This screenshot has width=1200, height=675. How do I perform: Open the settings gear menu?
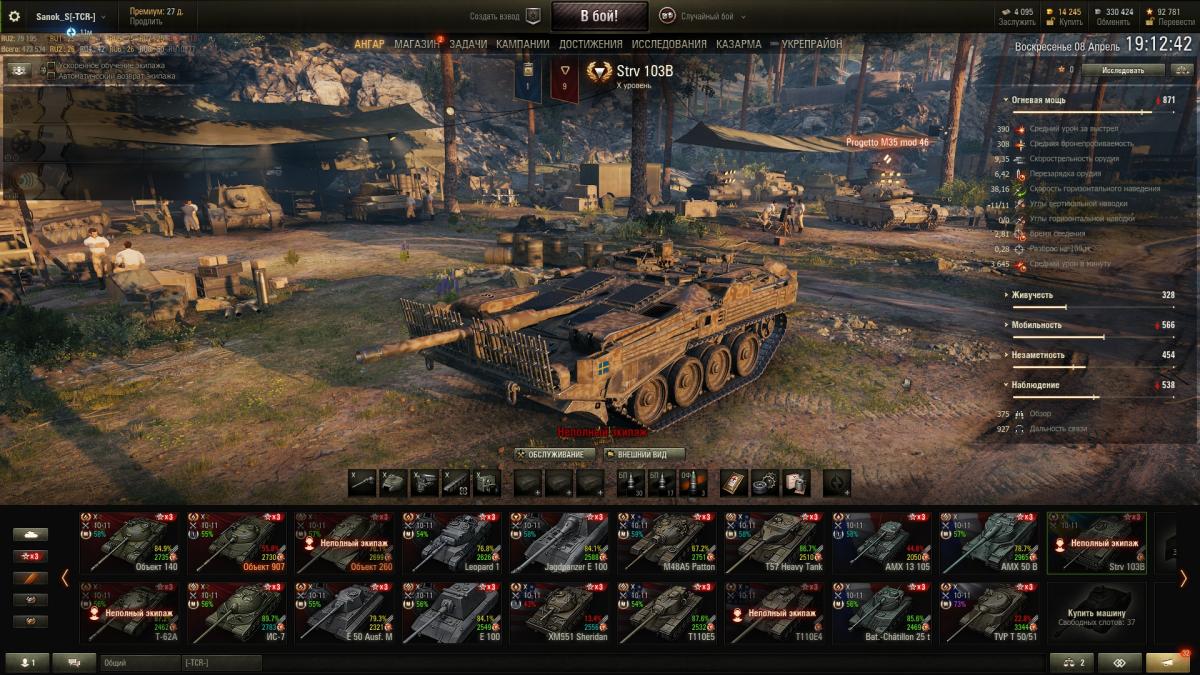coord(15,16)
